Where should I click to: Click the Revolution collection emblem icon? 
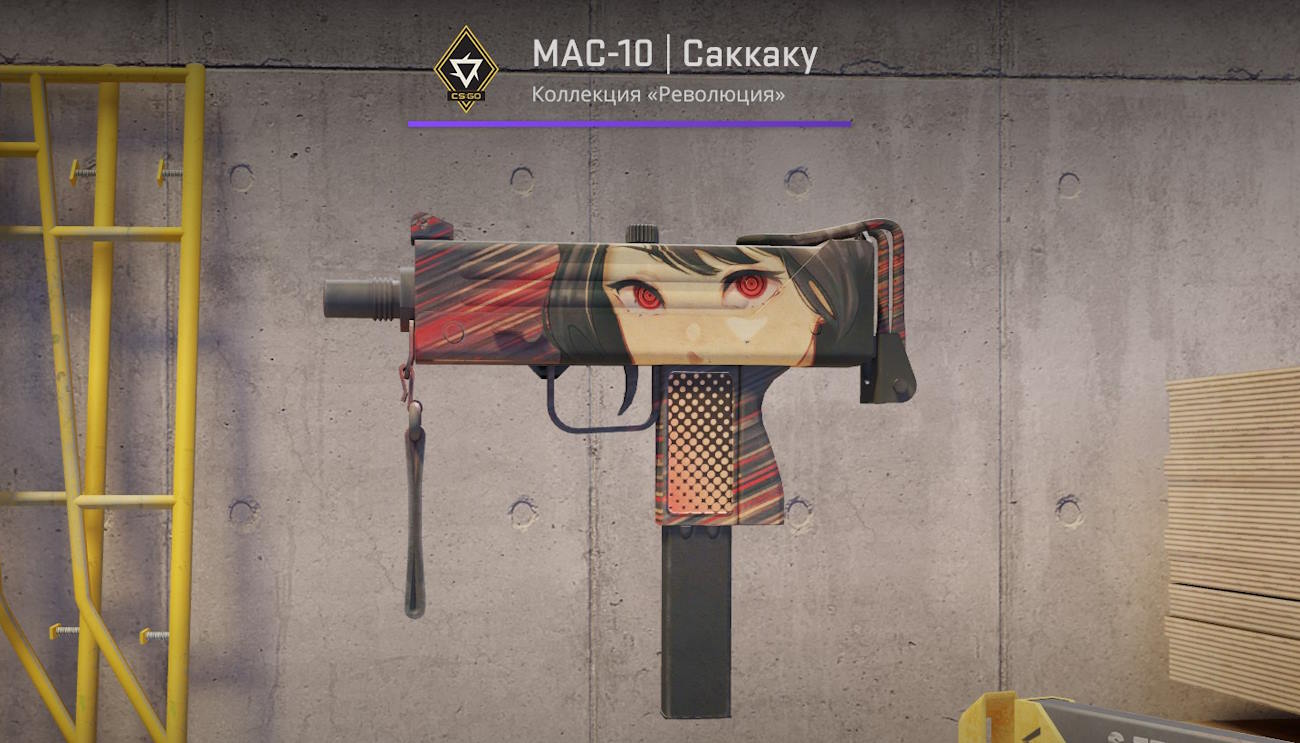click(x=465, y=68)
